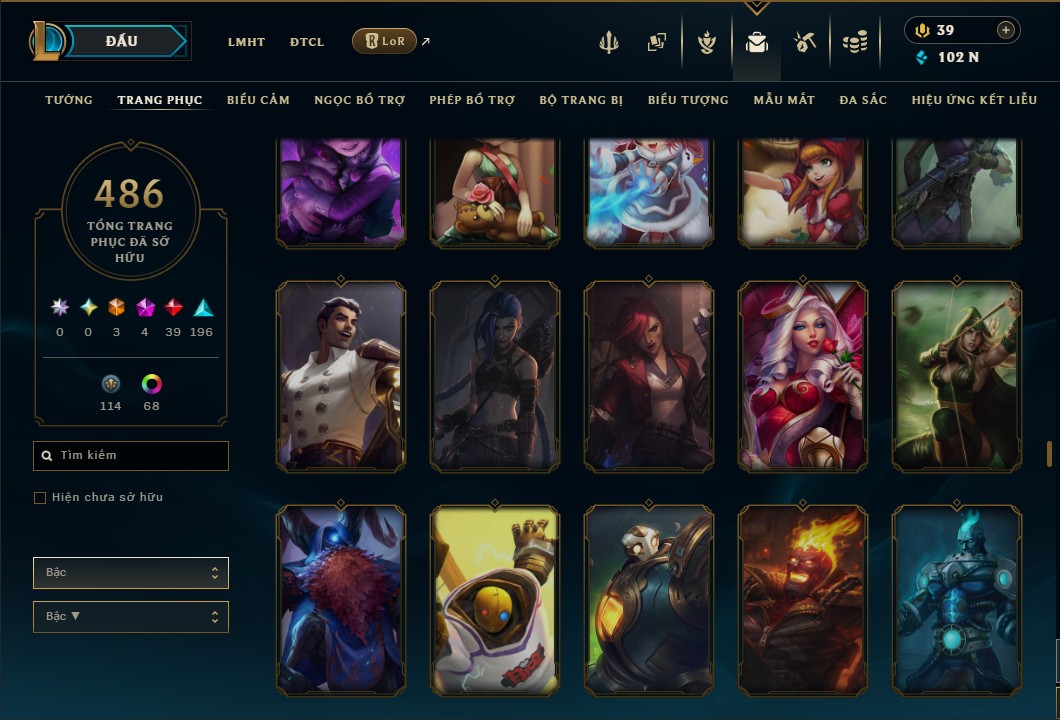
Task: Click the ĐẤU play button
Action: (122, 41)
